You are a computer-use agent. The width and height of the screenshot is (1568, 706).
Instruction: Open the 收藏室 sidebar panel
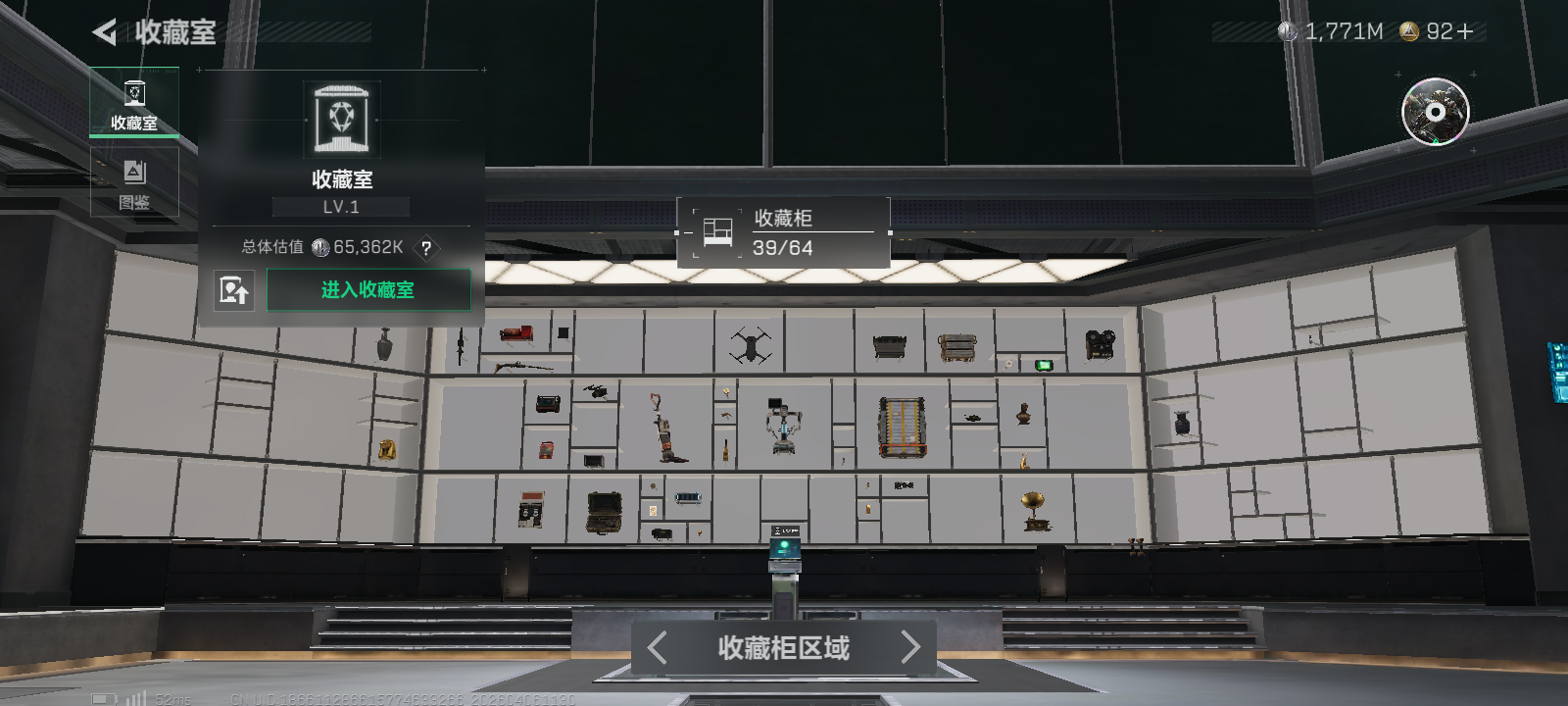(134, 101)
